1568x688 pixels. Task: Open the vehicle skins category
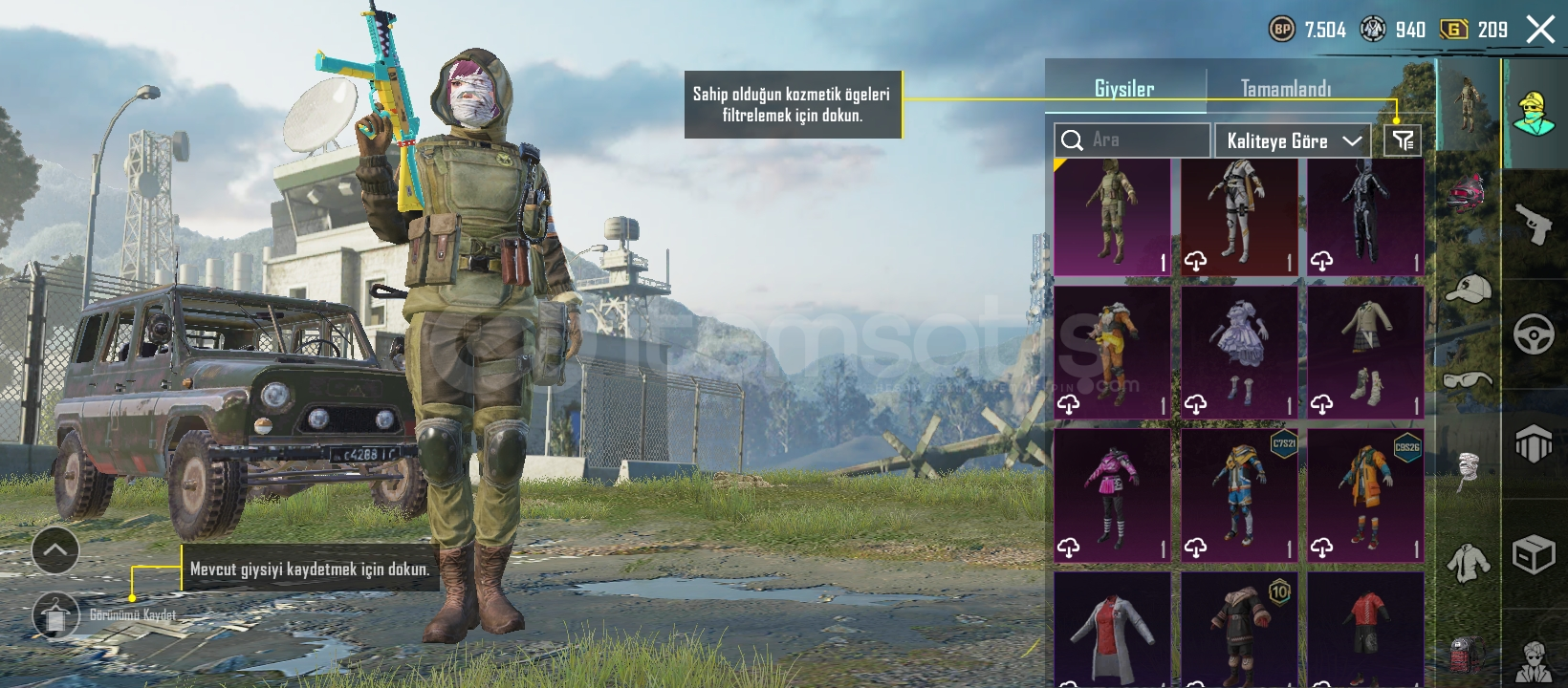pos(1534,334)
